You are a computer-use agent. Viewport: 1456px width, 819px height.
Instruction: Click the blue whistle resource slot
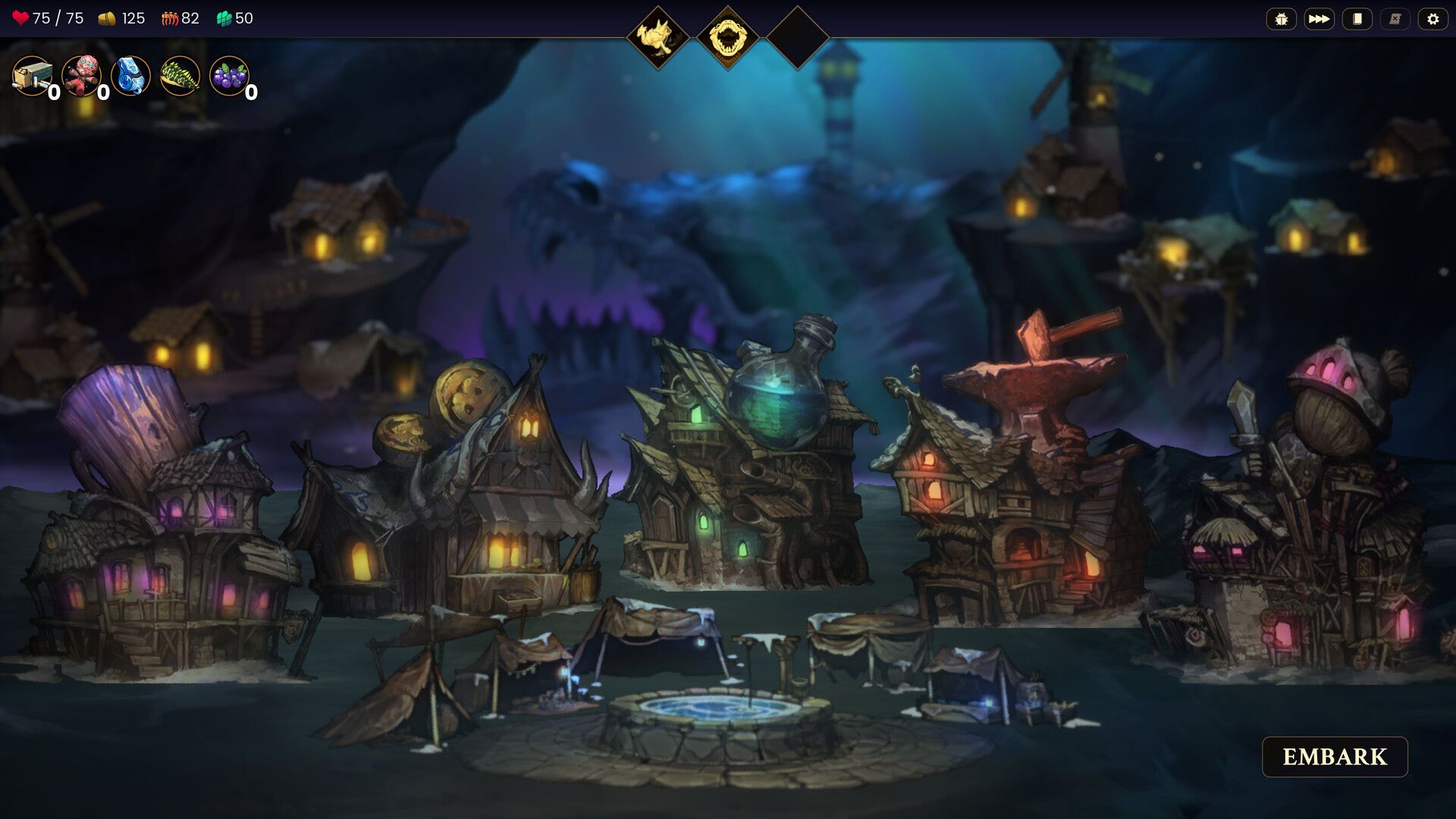(x=130, y=76)
